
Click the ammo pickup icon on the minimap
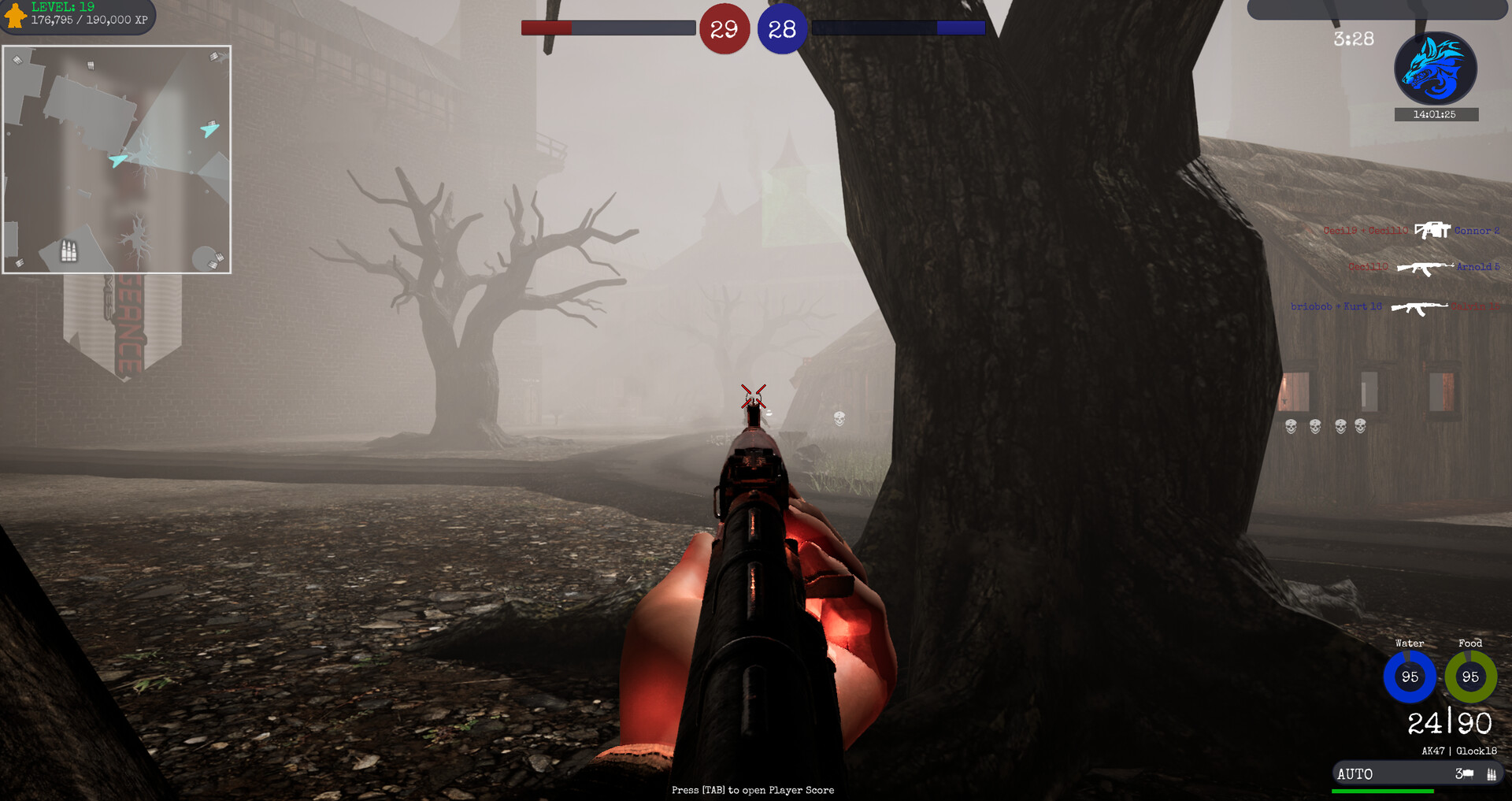[69, 250]
